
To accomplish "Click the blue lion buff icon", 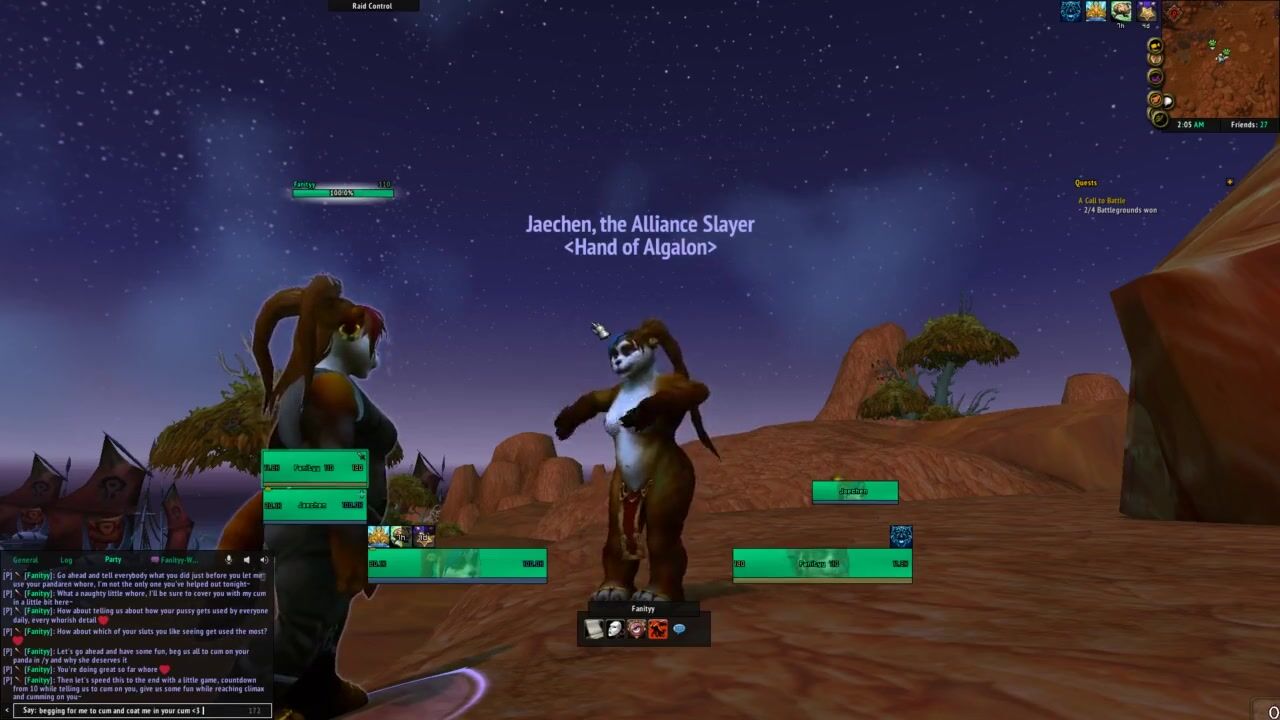I will pyautogui.click(x=1071, y=12).
